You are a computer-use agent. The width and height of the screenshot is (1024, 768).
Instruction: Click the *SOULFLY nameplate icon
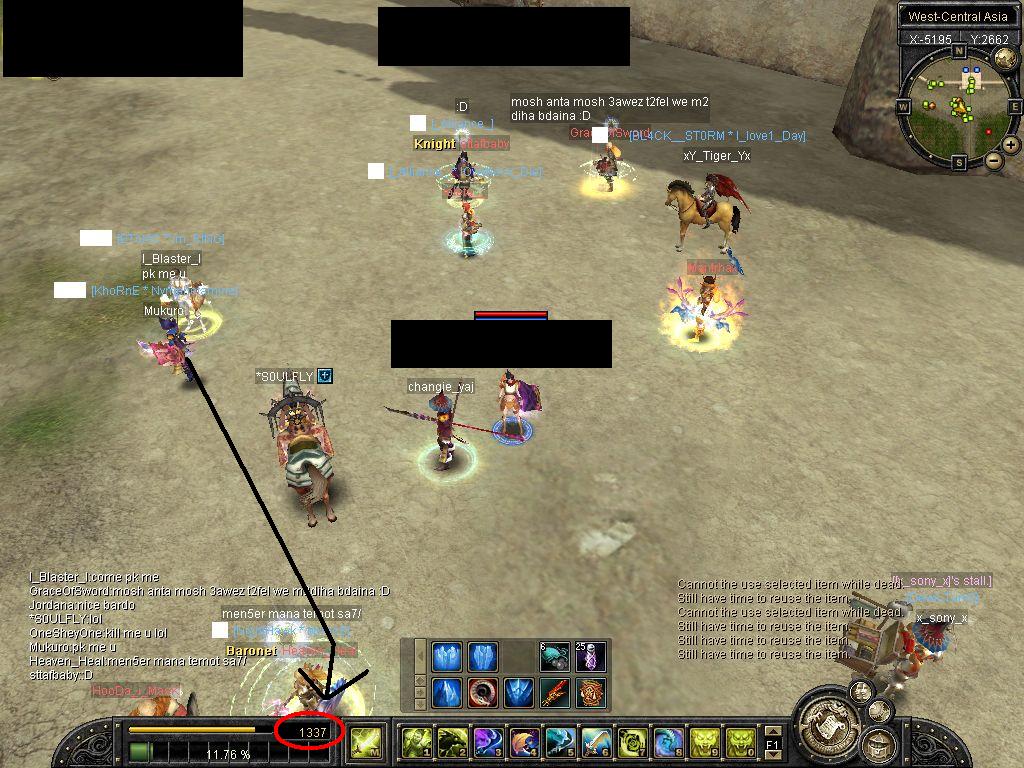pos(324,376)
